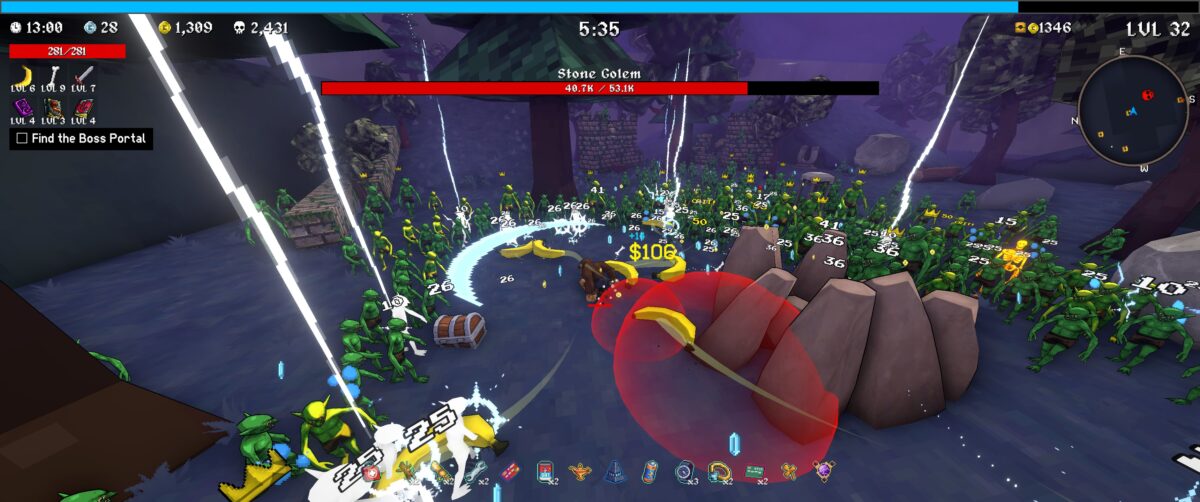Select the golden genie lamp item
This screenshot has width=1200, height=502.
tap(581, 470)
